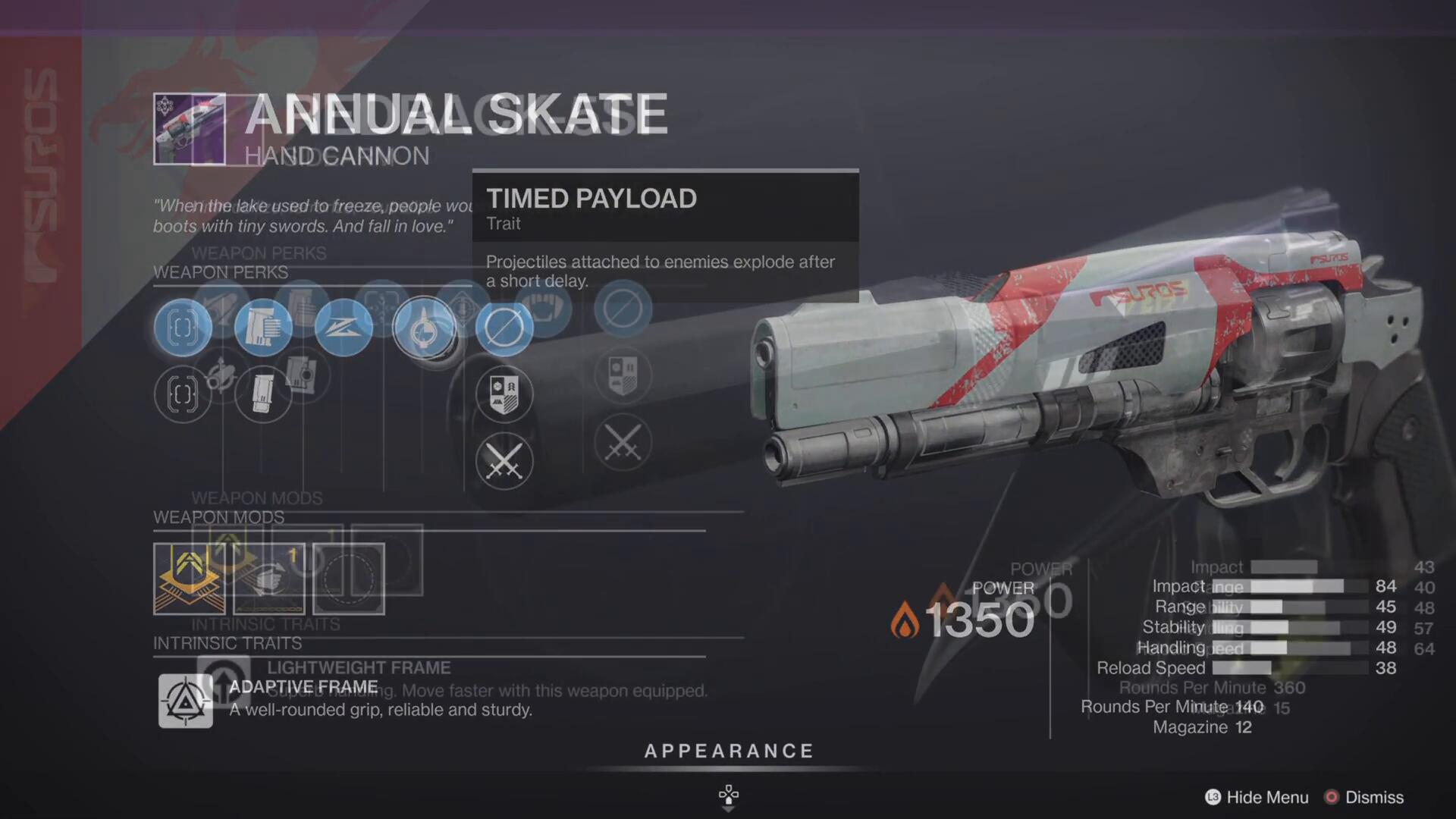Open the empty dashed-circle mod slot

(x=349, y=579)
